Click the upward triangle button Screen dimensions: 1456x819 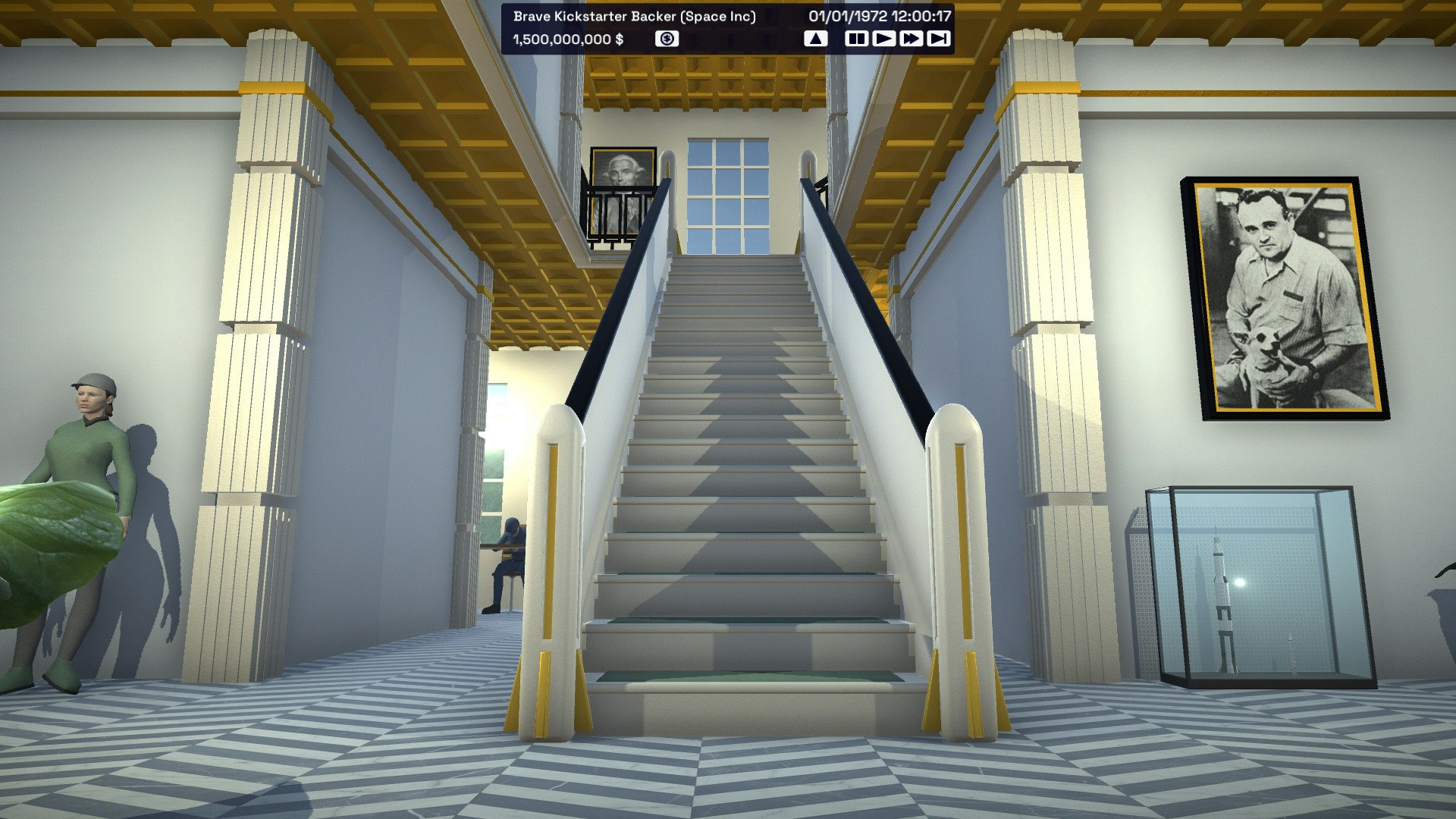click(815, 39)
